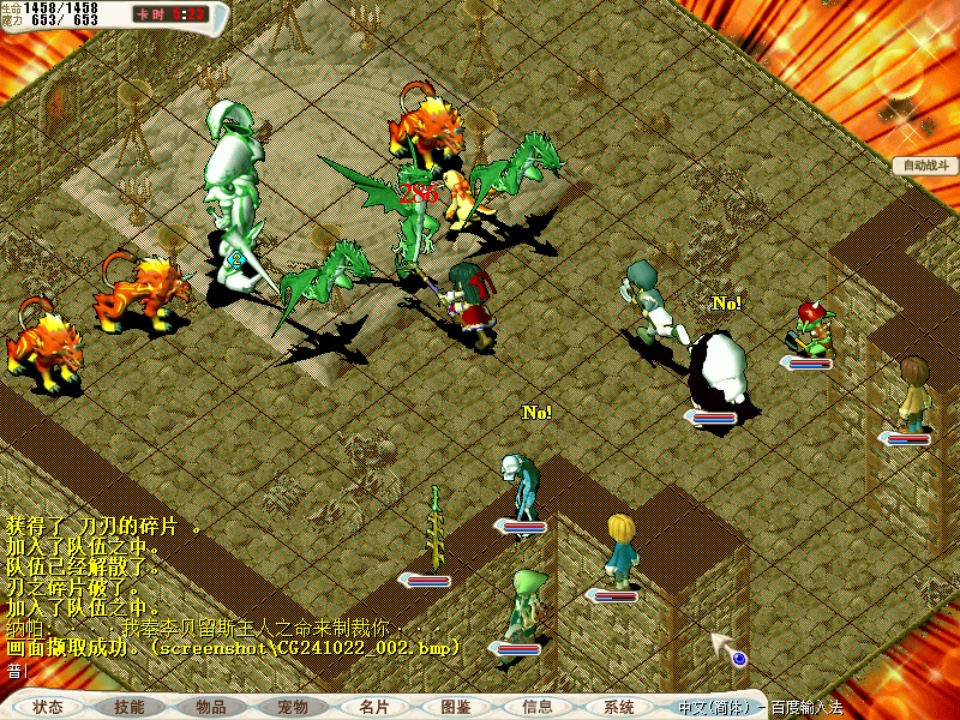The image size is (960, 720).
Task: Click the 百度输入法 input method bar
Action: (x=760, y=706)
